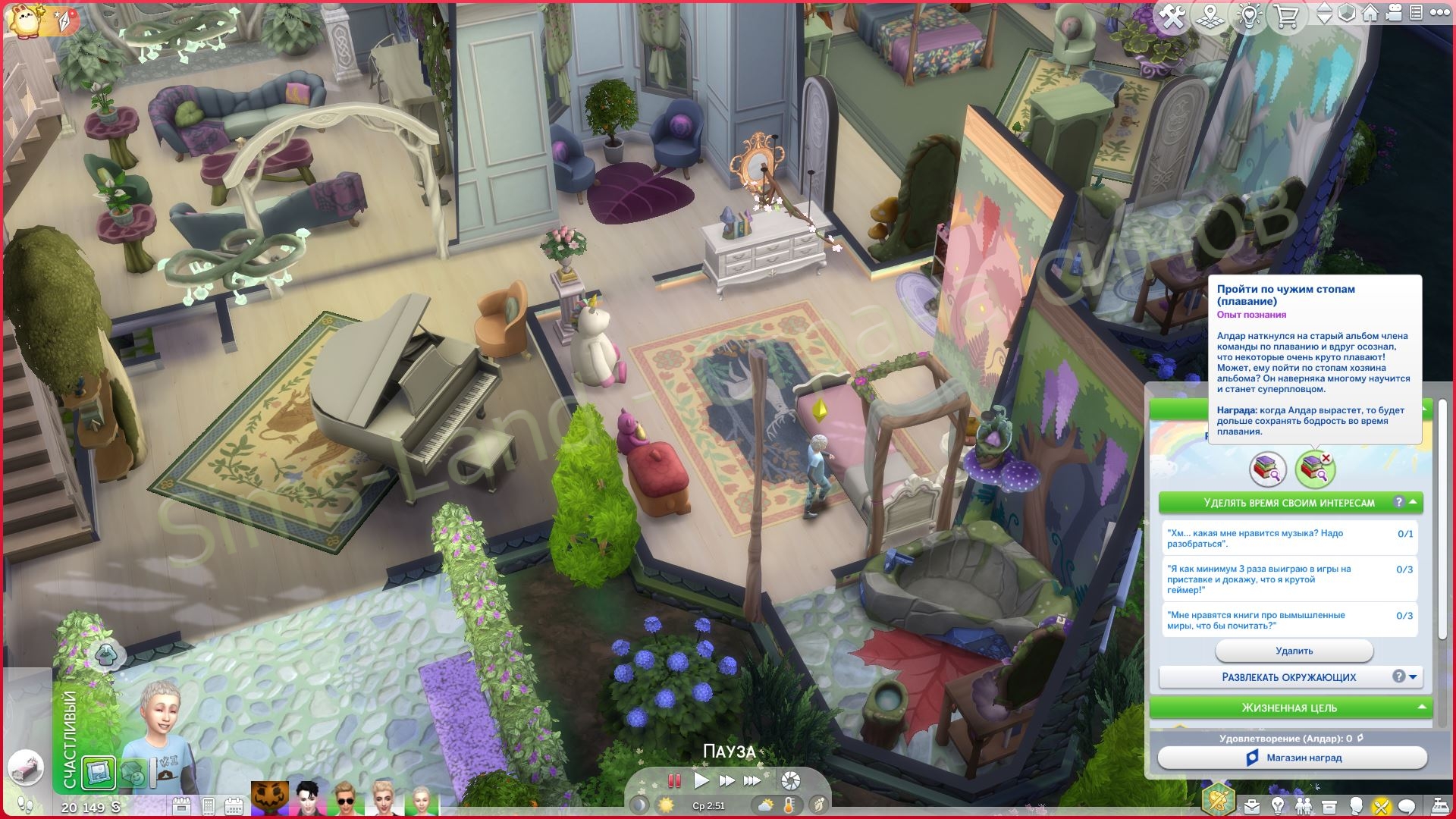Resume the game at normal play speed
The width and height of the screenshot is (1456, 819).
tap(701, 780)
